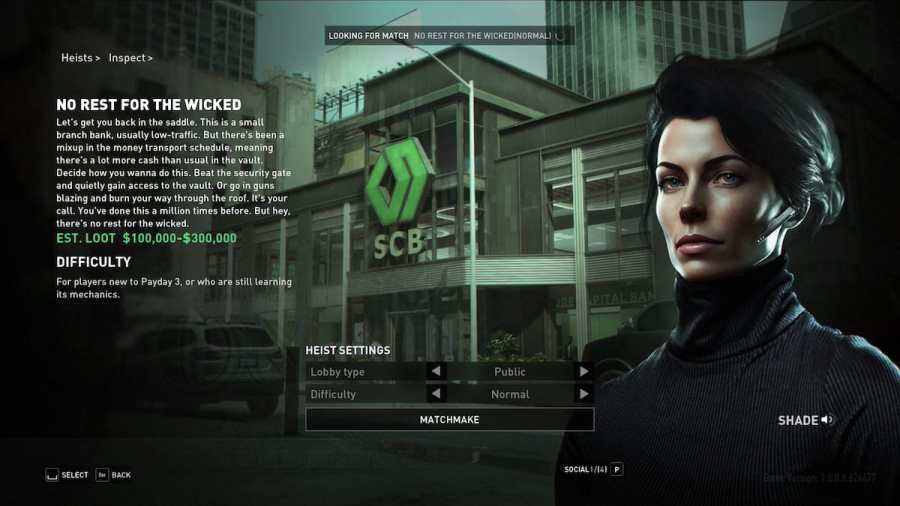The width and height of the screenshot is (900, 506).
Task: Switch lobby type to the next option
Action: [584, 372]
